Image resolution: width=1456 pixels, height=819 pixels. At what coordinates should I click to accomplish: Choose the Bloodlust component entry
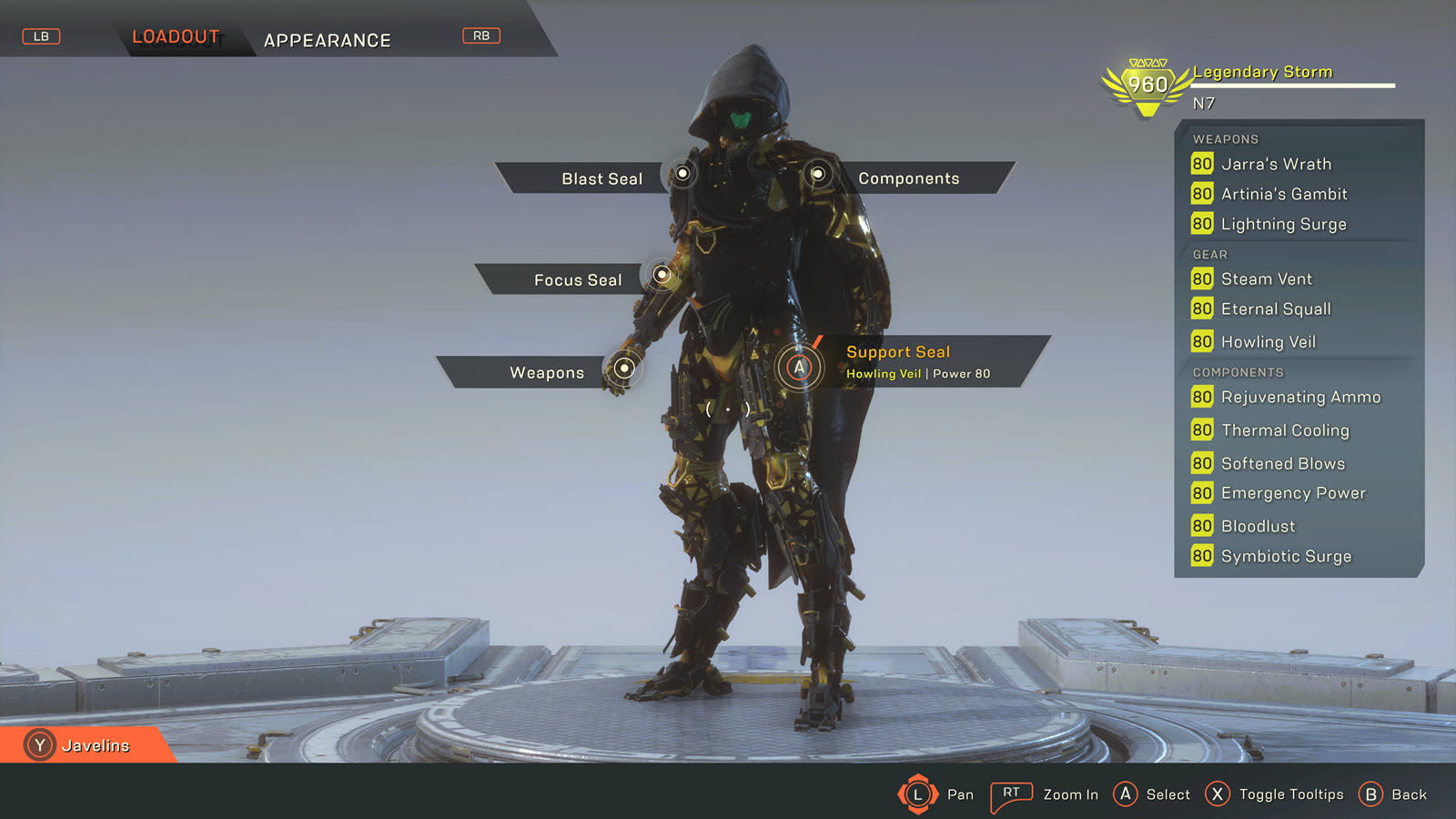1258,526
